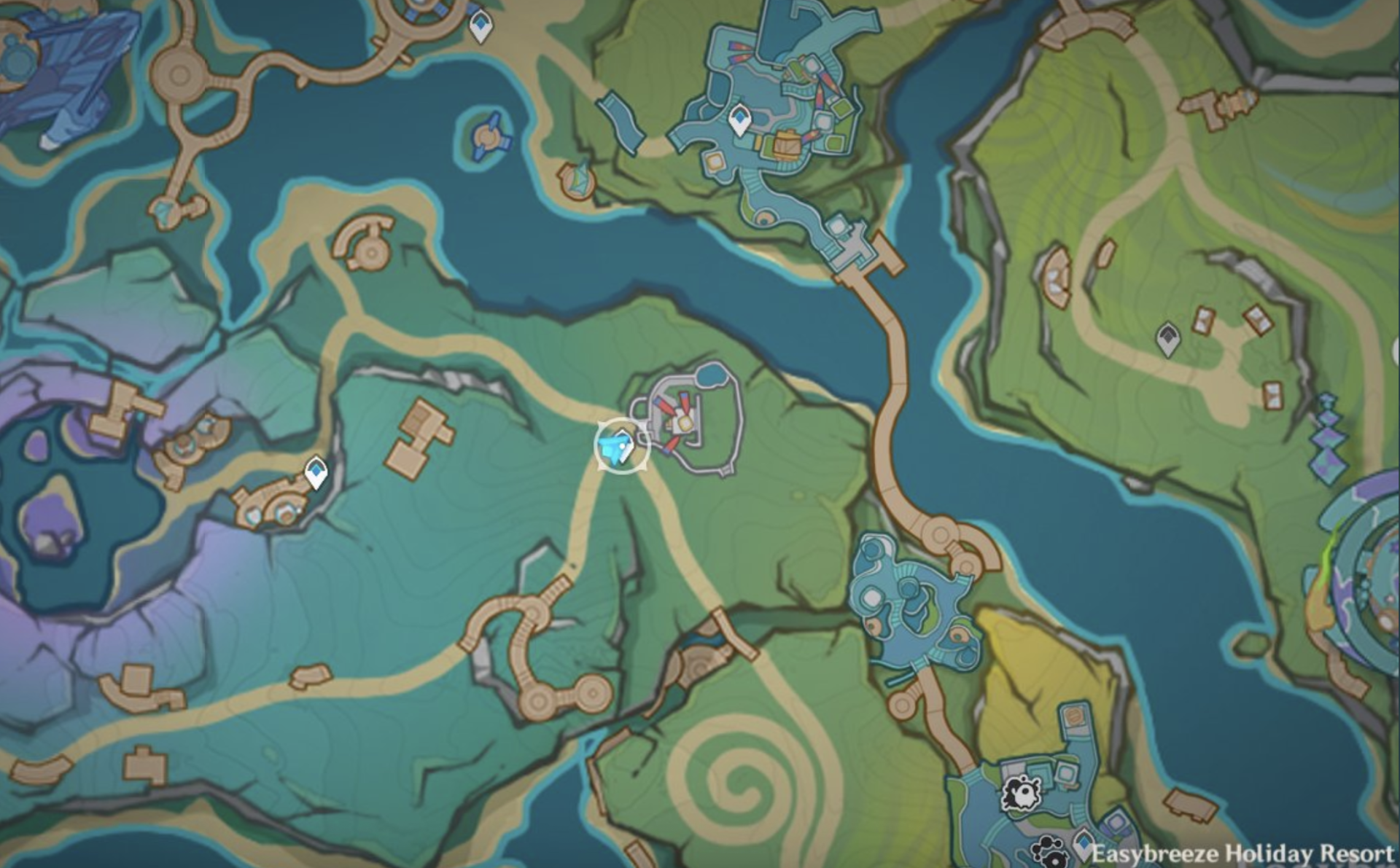This screenshot has height=868, width=1400.
Task: Open the circular domain ring at the far right
Action: pos(1378,583)
